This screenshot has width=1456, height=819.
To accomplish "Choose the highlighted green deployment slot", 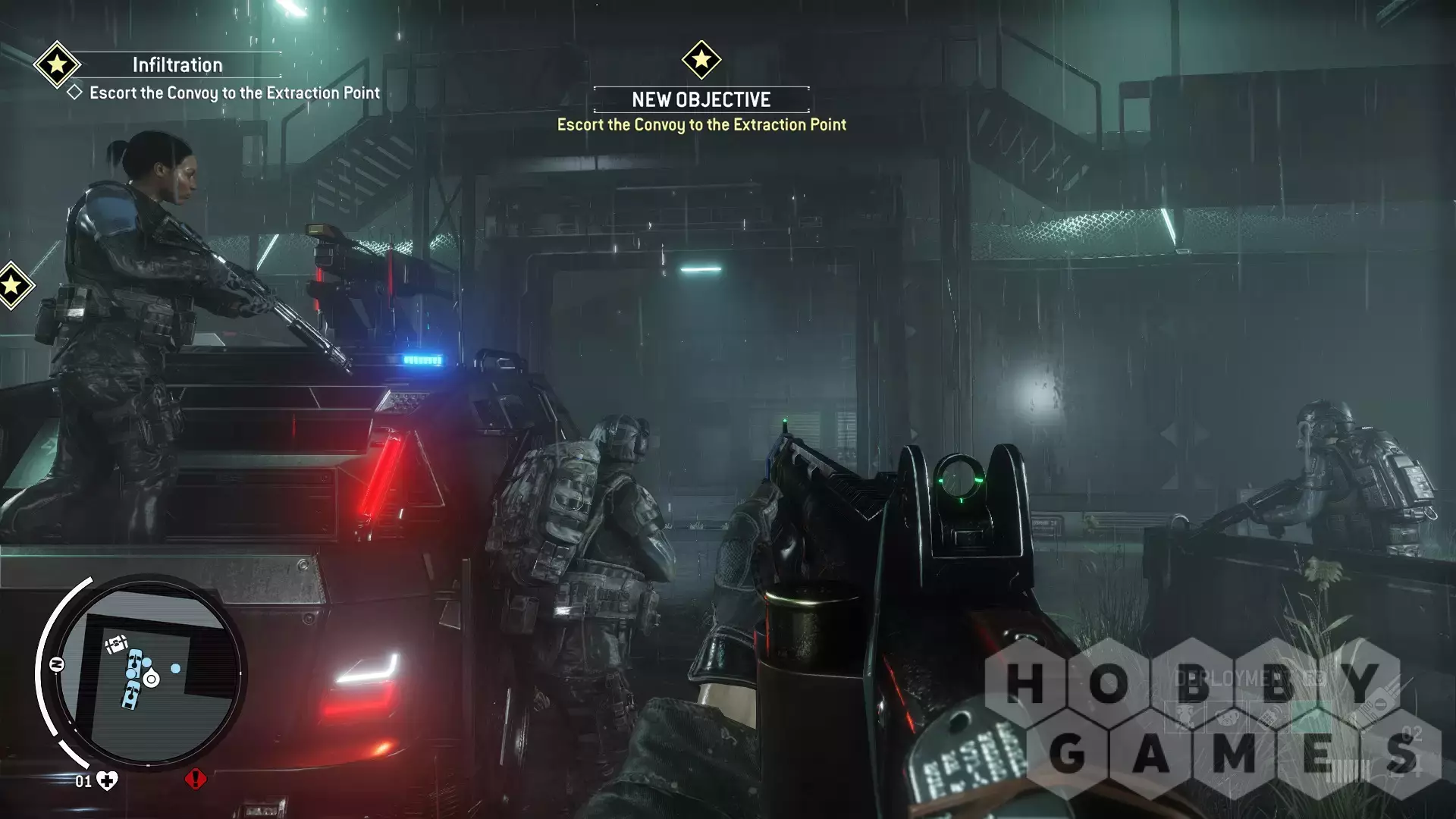I will (1312, 717).
